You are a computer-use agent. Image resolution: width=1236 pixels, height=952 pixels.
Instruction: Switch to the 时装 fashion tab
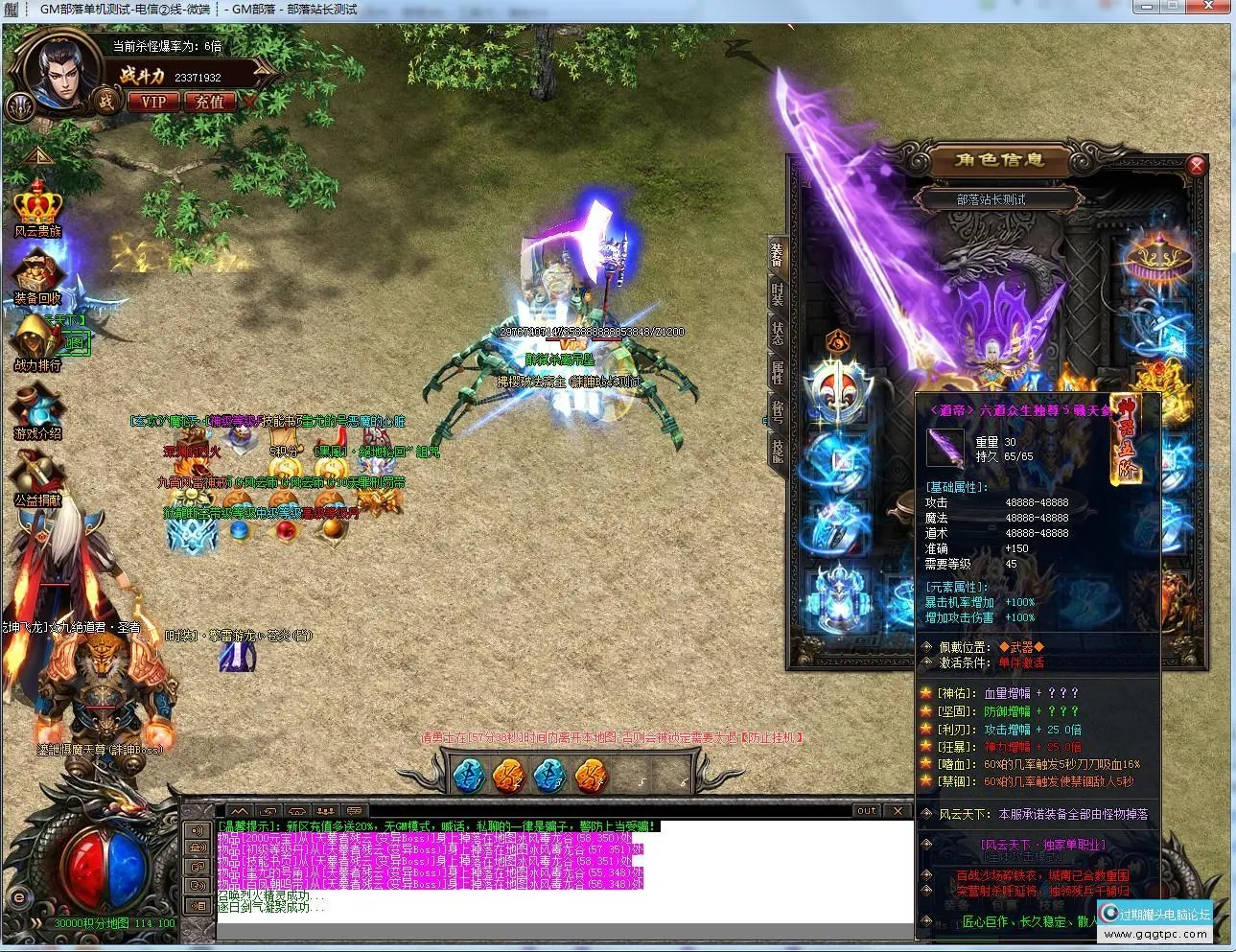(777, 294)
